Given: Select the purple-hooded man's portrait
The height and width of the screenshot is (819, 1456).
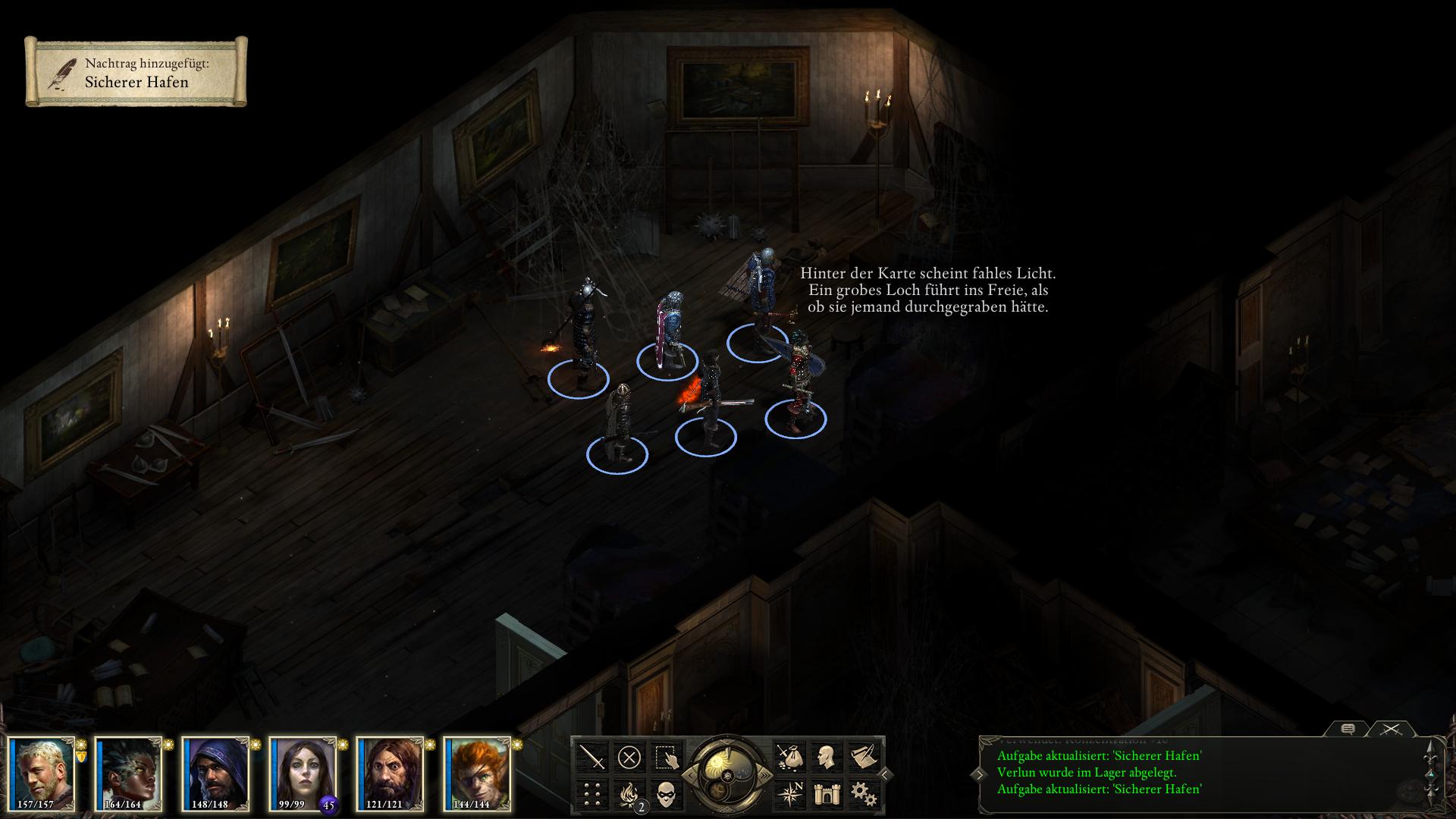Looking at the screenshot, I should coord(216,773).
